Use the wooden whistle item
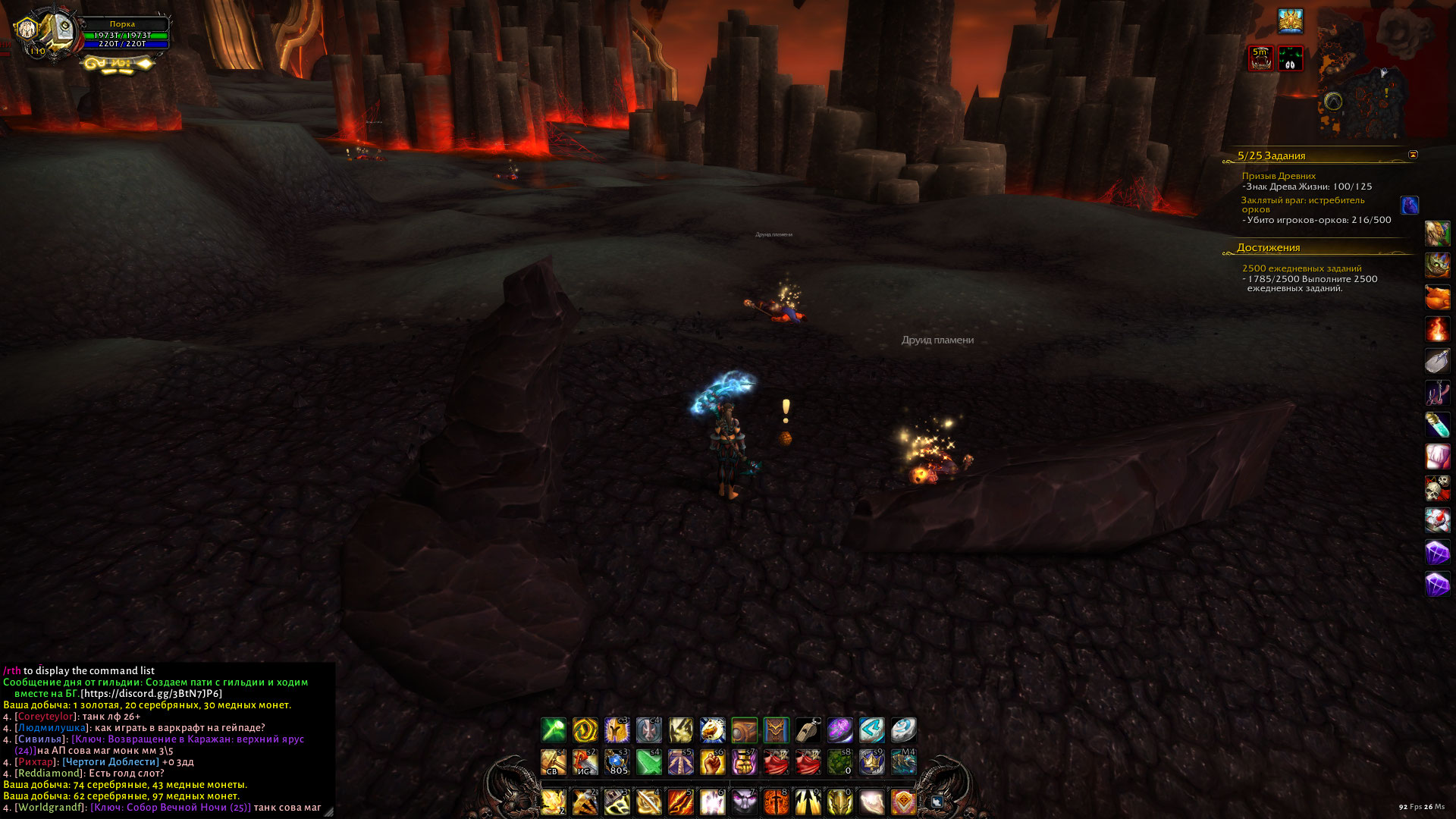Screen dimensions: 1456x819 pos(808,730)
